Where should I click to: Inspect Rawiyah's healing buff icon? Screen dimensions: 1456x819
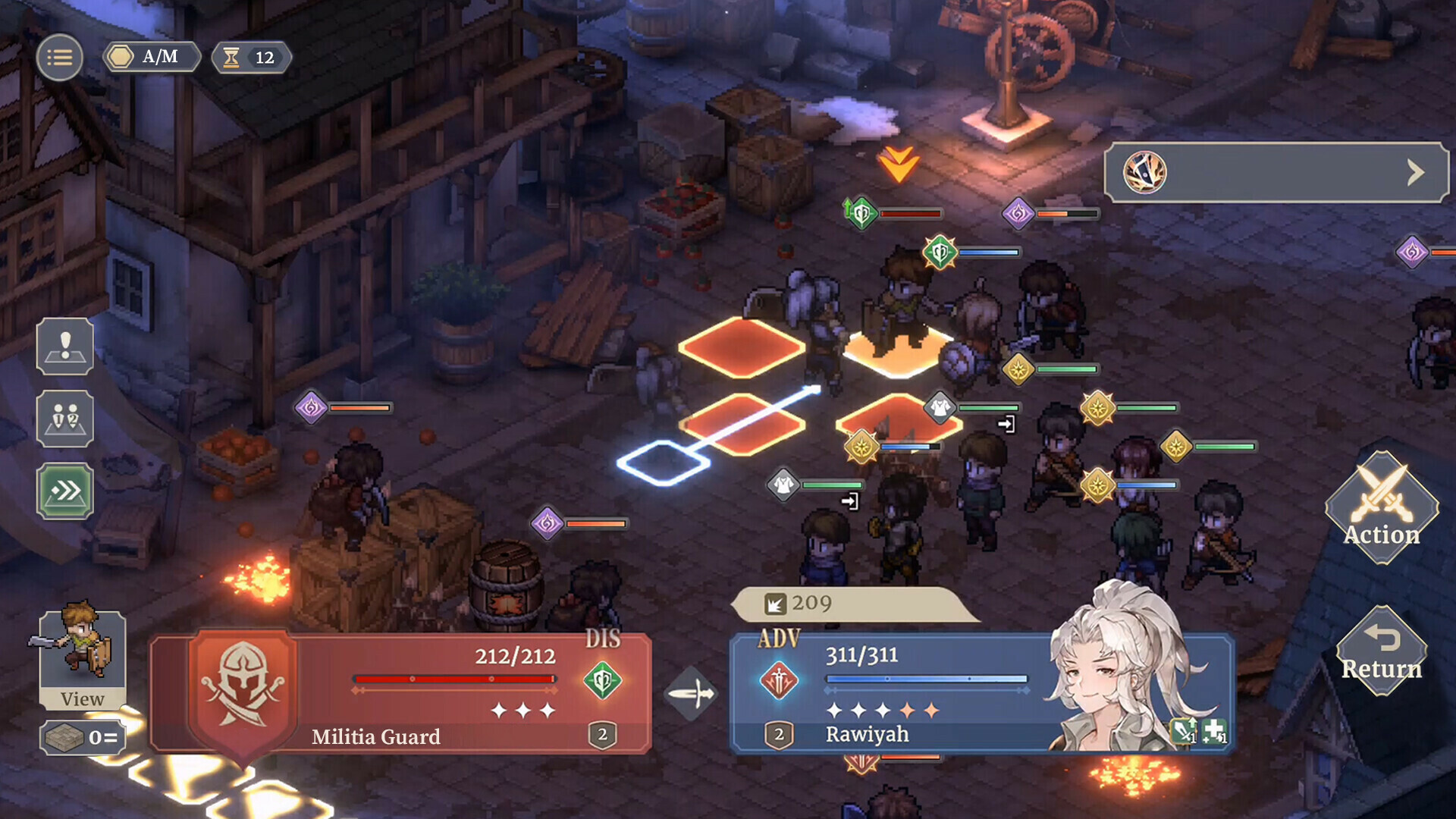1213,731
